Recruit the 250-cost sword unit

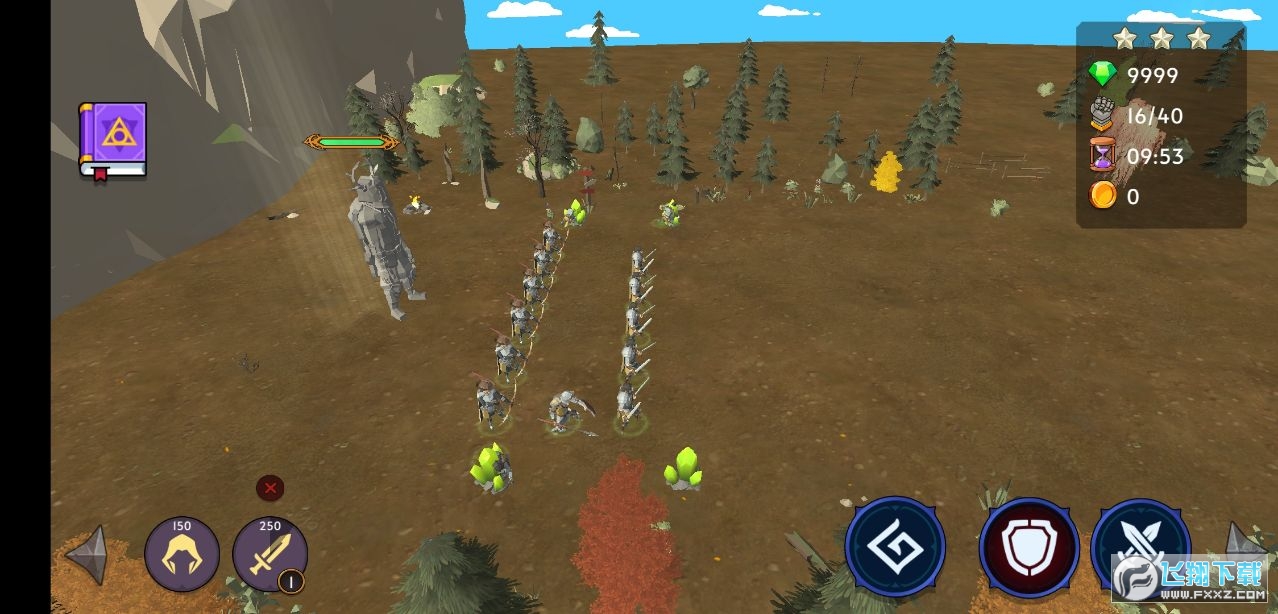[270, 553]
